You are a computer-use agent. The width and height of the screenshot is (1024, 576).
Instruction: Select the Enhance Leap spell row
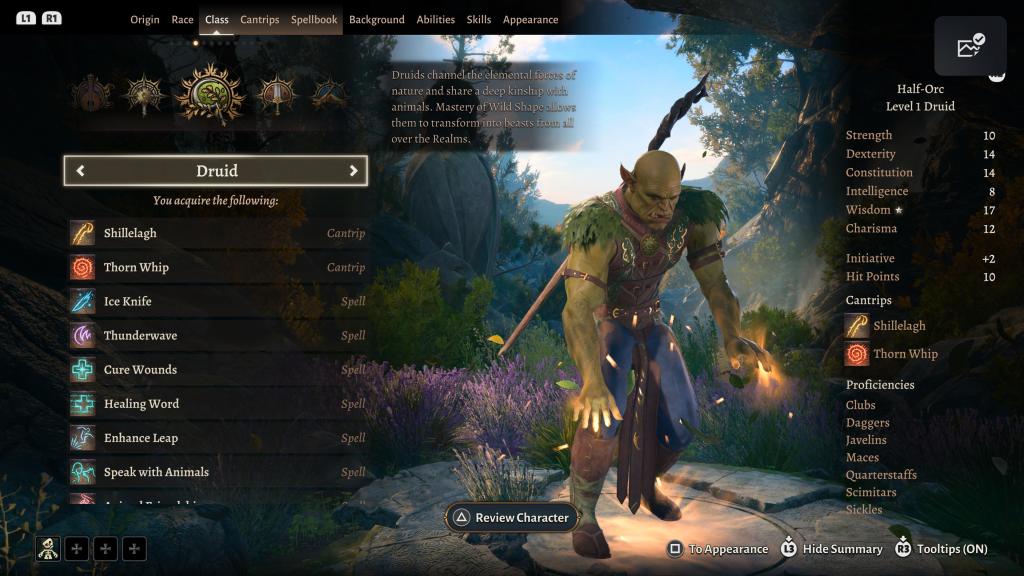tap(217, 438)
